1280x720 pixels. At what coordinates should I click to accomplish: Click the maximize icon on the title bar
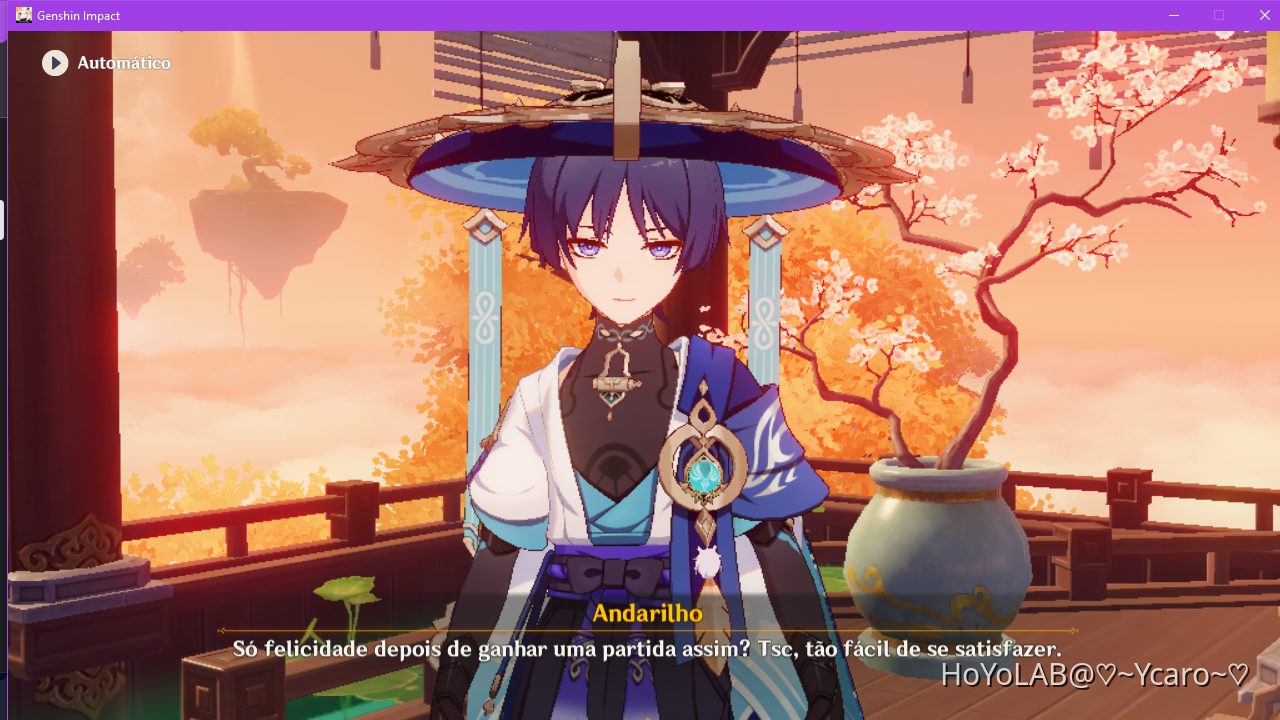pyautogui.click(x=1218, y=15)
